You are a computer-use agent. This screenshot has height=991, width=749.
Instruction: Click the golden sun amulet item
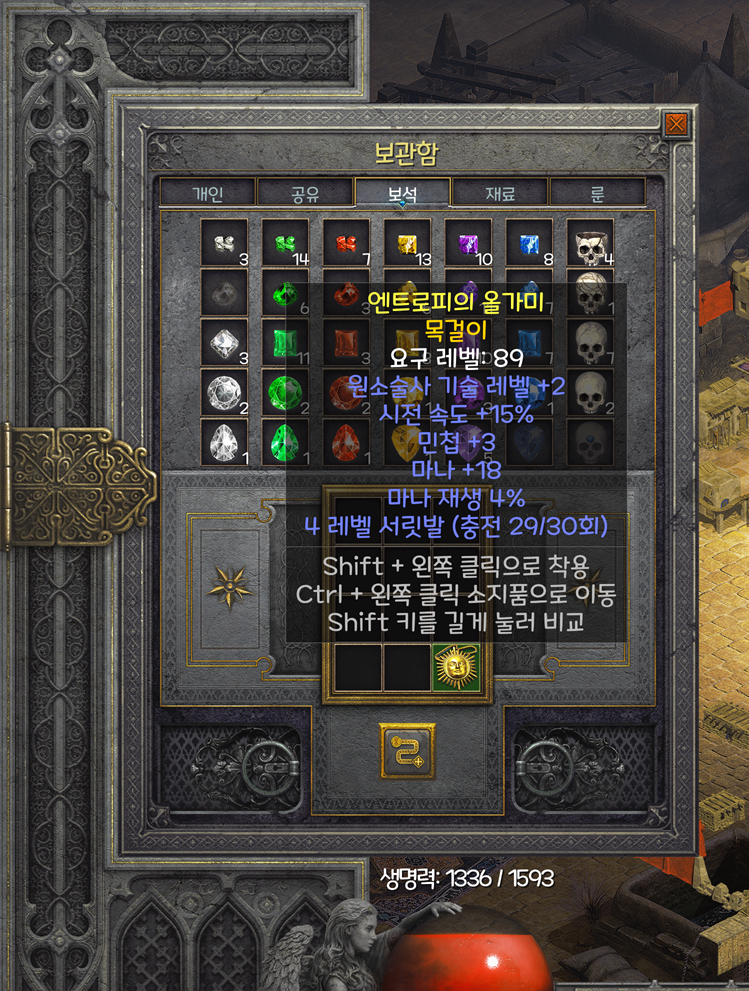pyautogui.click(x=456, y=667)
